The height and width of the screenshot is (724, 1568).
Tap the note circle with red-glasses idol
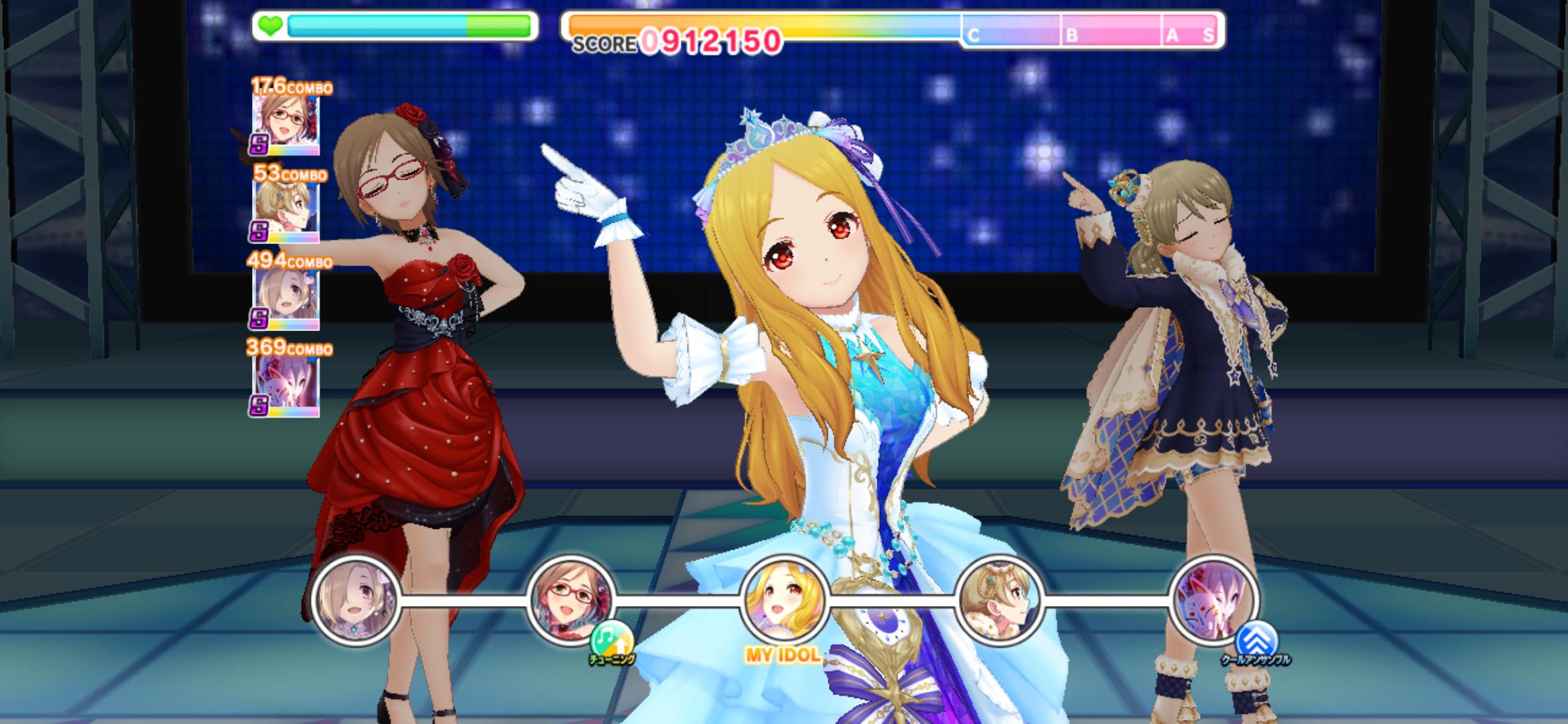click(570, 600)
